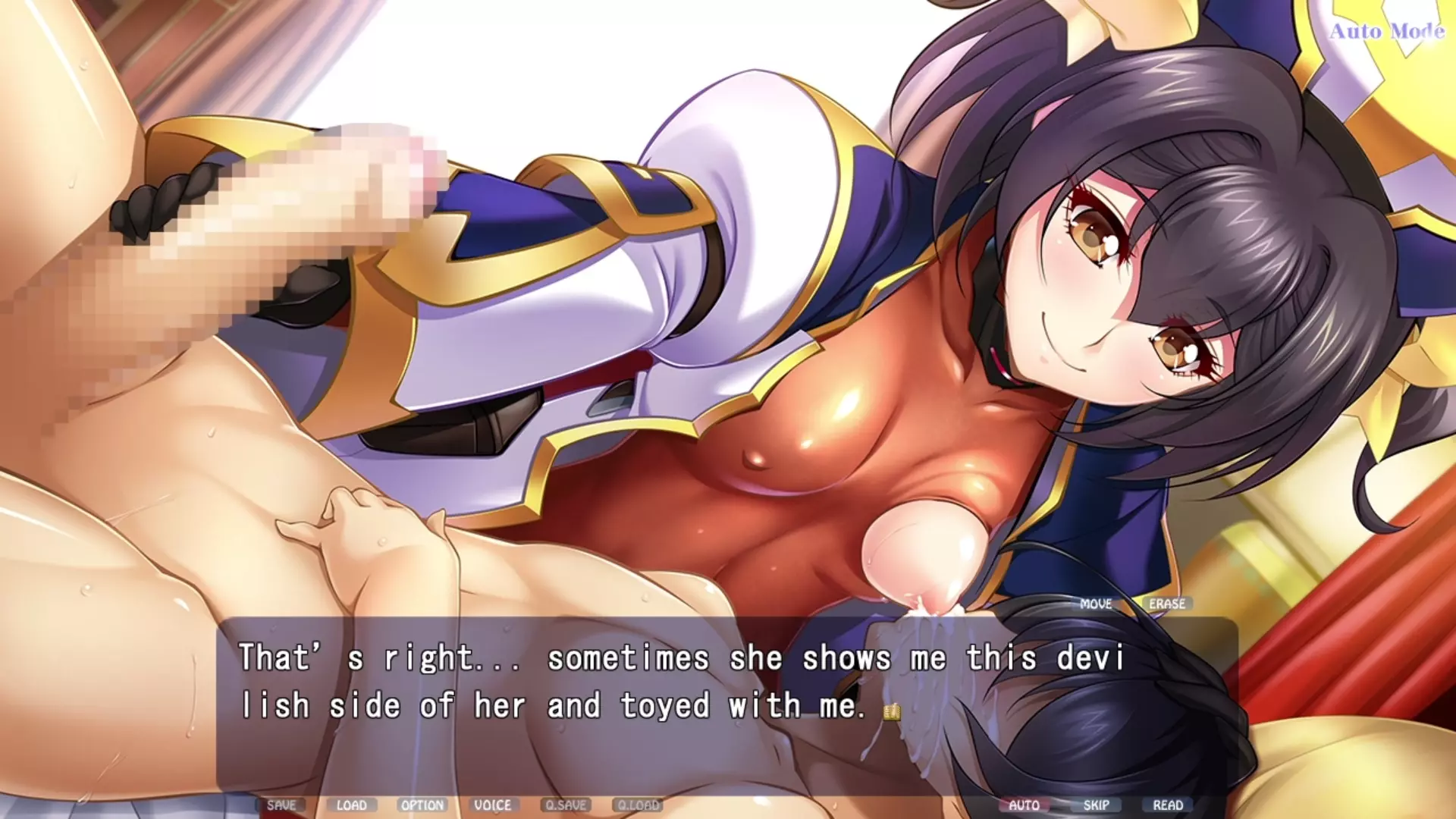Click the VOICE button
This screenshot has height=819, width=1456.
coord(492,805)
